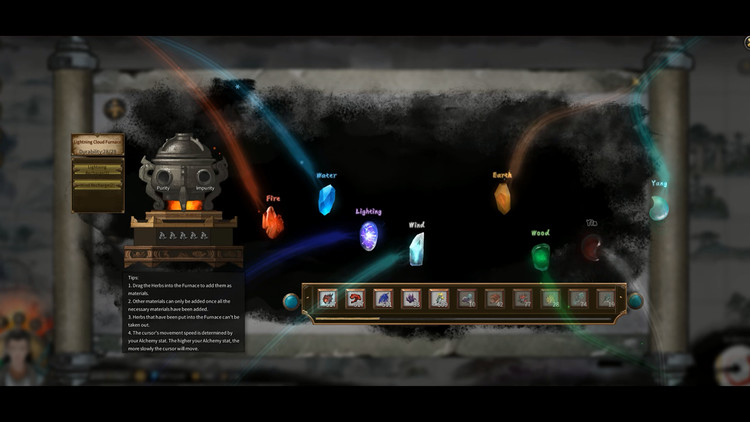Image resolution: width=750 pixels, height=422 pixels.
Task: Select the green Wood element gem
Action: click(541, 256)
